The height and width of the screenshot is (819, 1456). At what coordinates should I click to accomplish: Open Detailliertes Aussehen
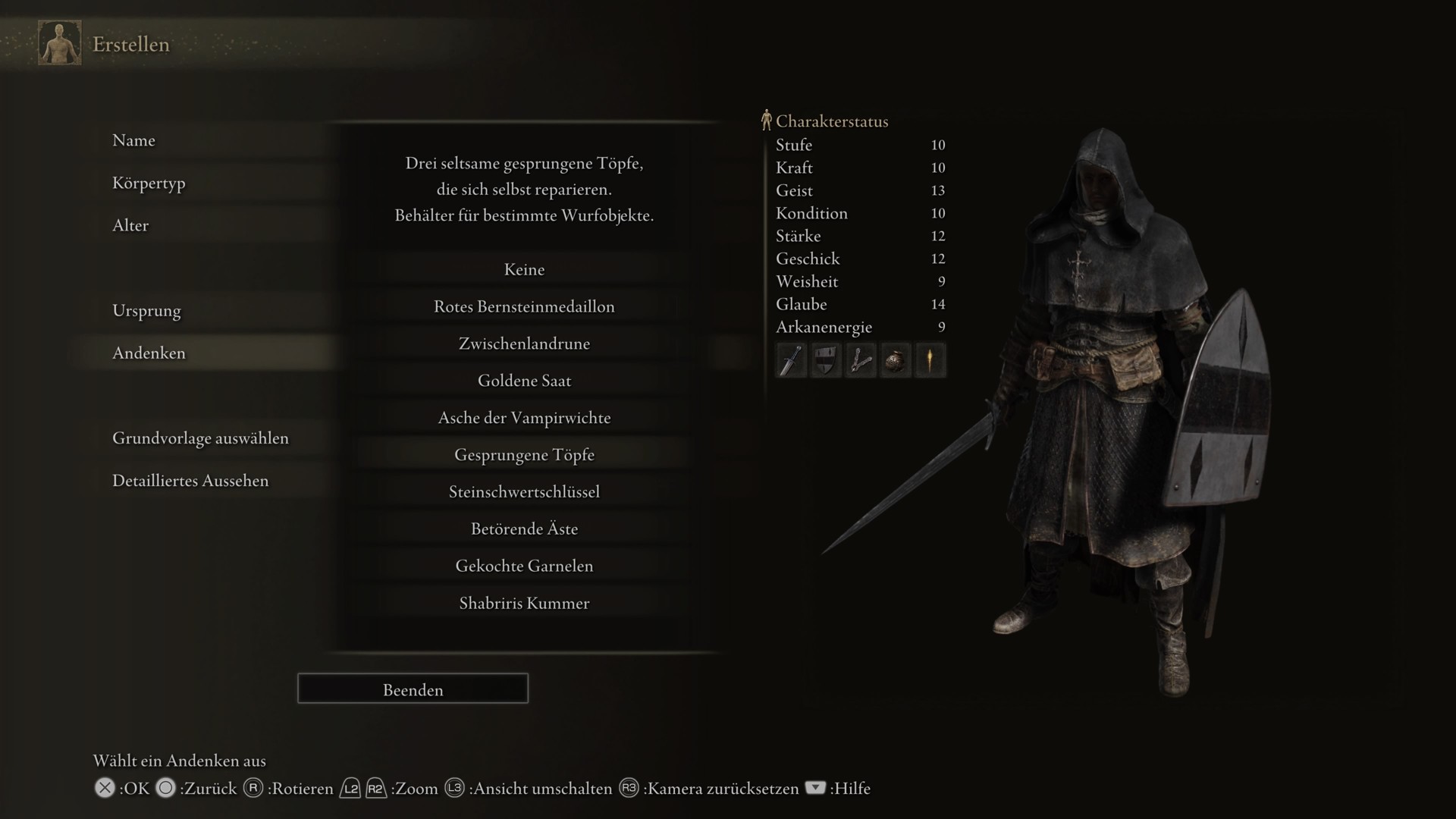coord(190,480)
